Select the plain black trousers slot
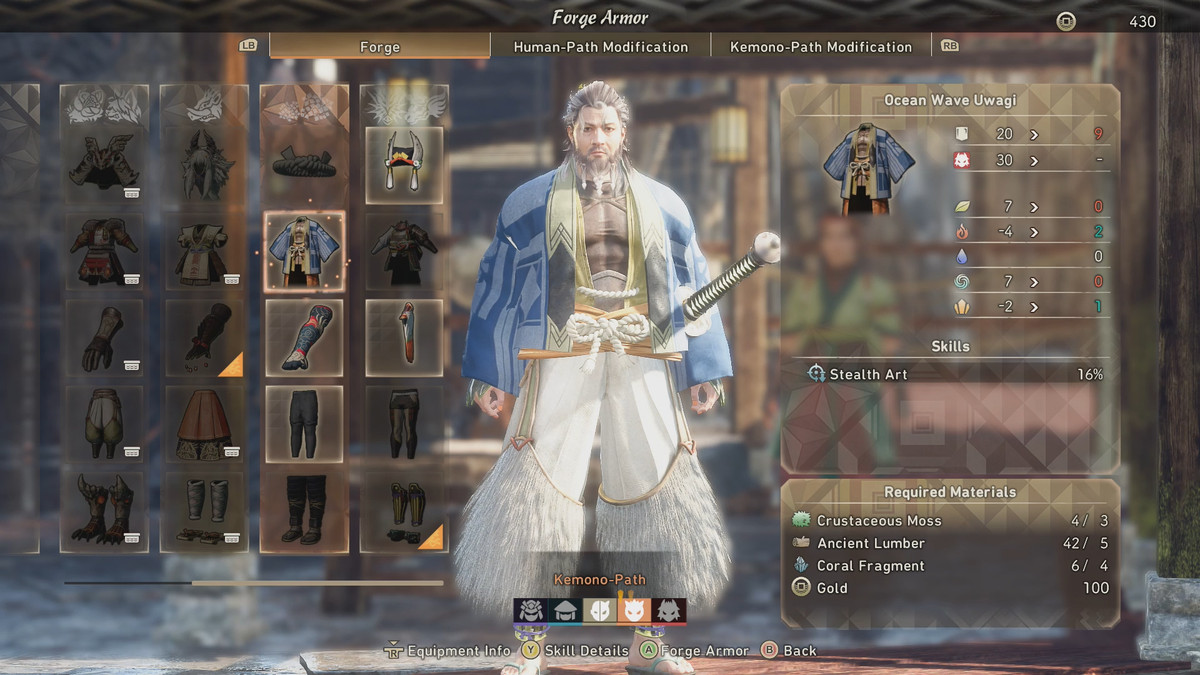Screen dimensions: 1200x675 [x=304, y=424]
